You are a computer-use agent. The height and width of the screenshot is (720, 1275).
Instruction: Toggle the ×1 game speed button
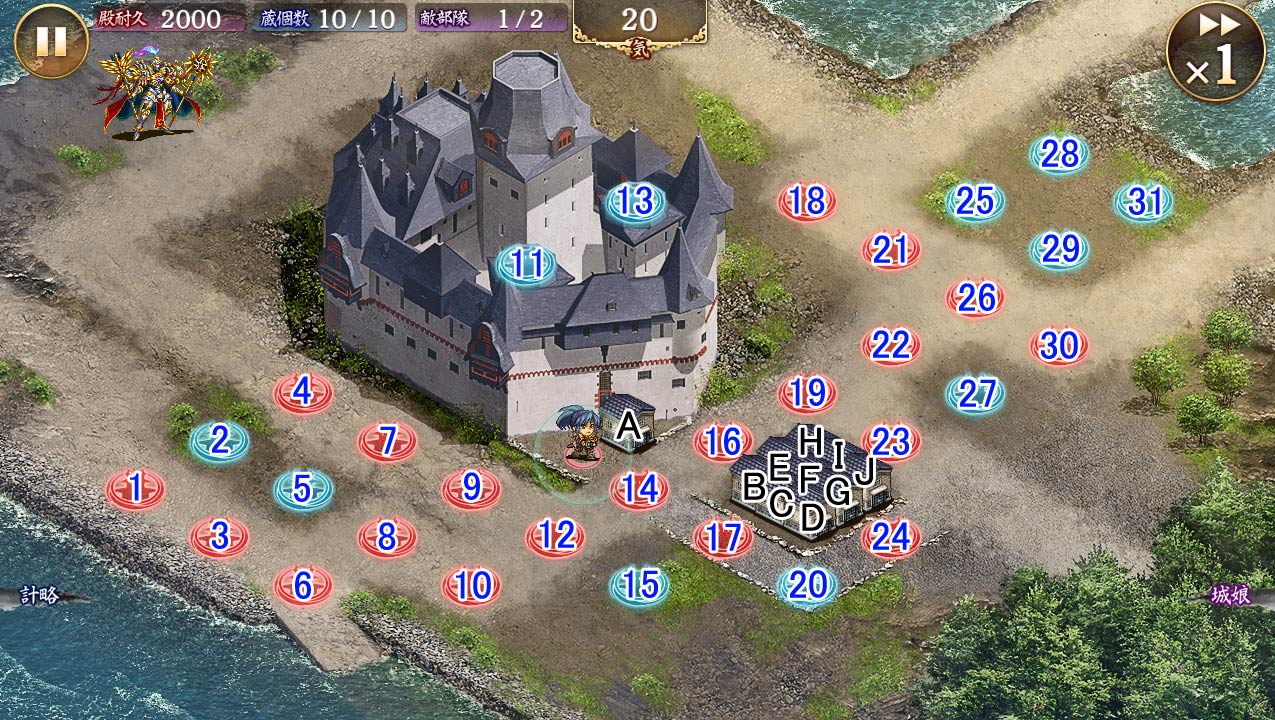click(1214, 51)
